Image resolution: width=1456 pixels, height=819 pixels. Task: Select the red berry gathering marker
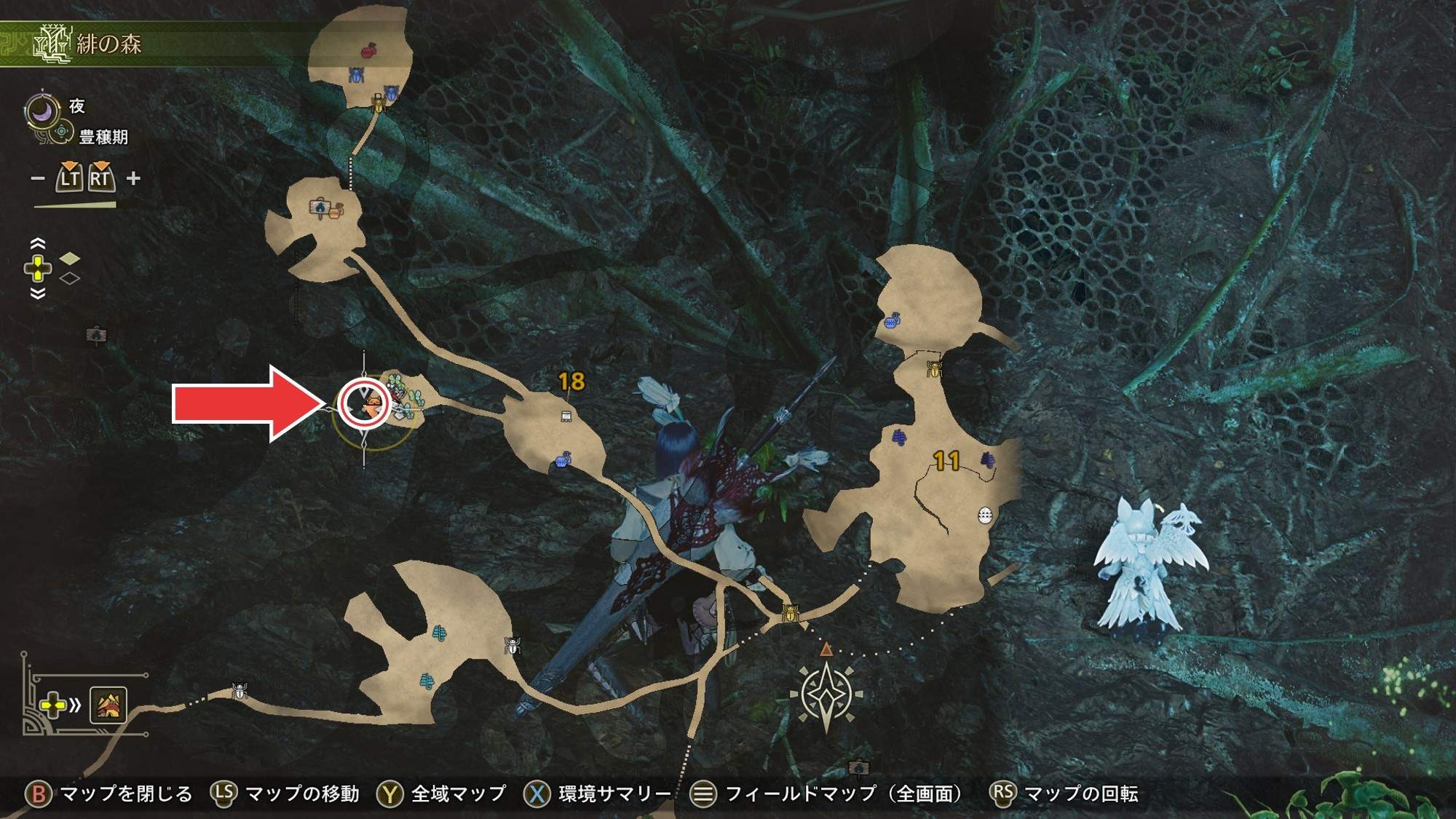[x=369, y=50]
